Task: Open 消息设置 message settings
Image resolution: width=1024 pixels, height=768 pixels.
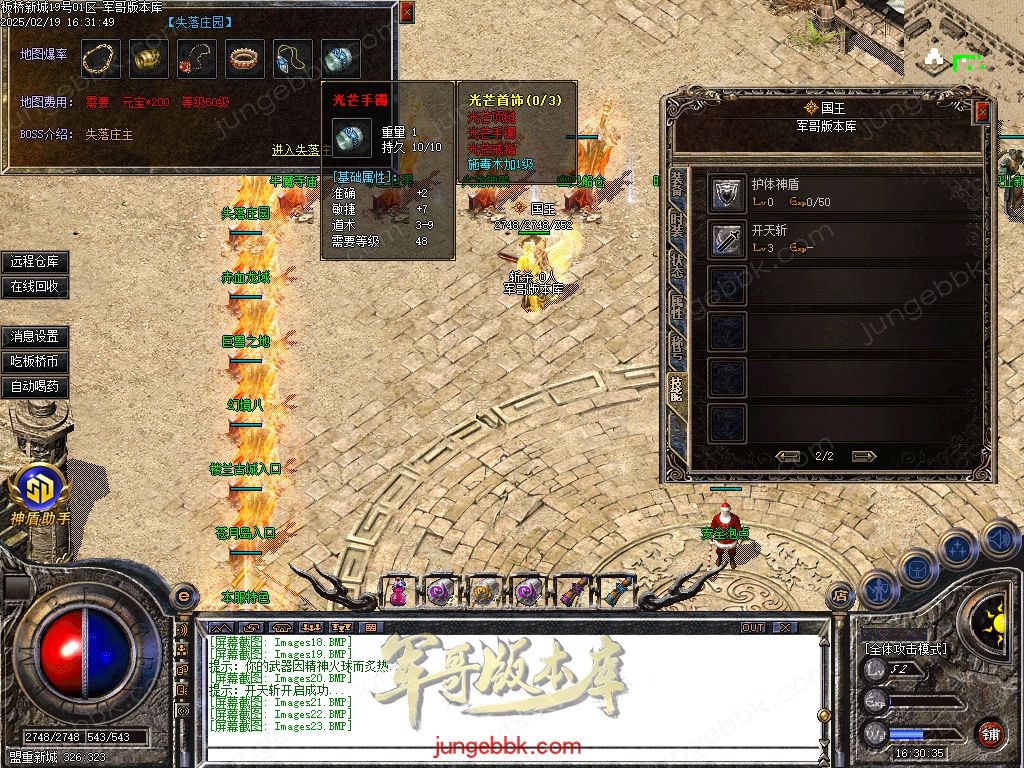Action: point(35,336)
